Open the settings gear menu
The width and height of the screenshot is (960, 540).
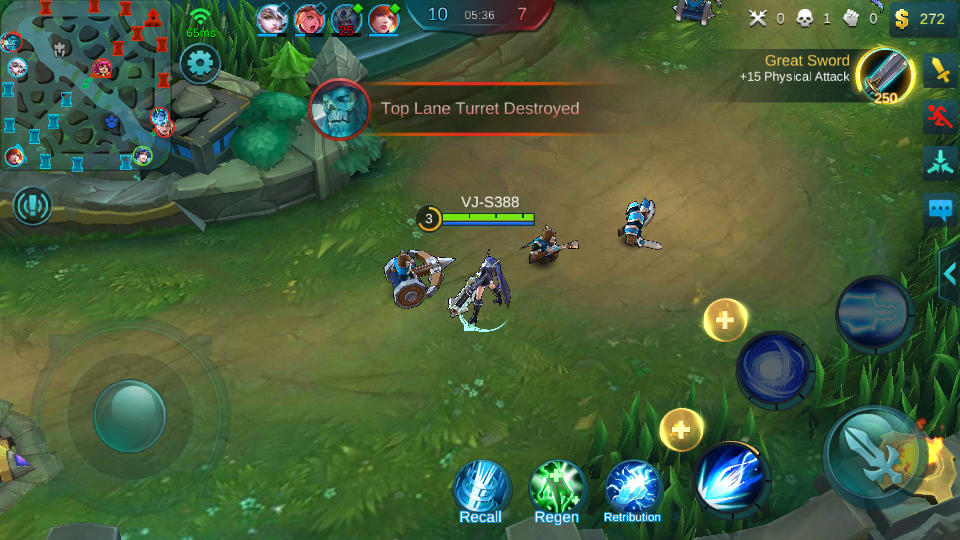200,65
